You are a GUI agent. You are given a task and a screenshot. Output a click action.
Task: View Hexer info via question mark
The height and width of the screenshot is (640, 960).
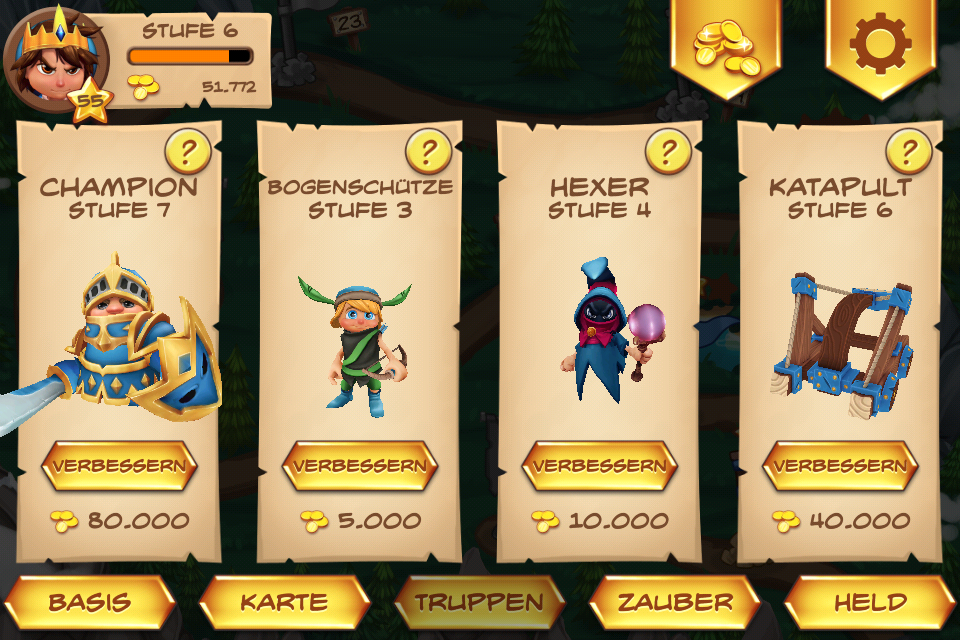coord(667,151)
